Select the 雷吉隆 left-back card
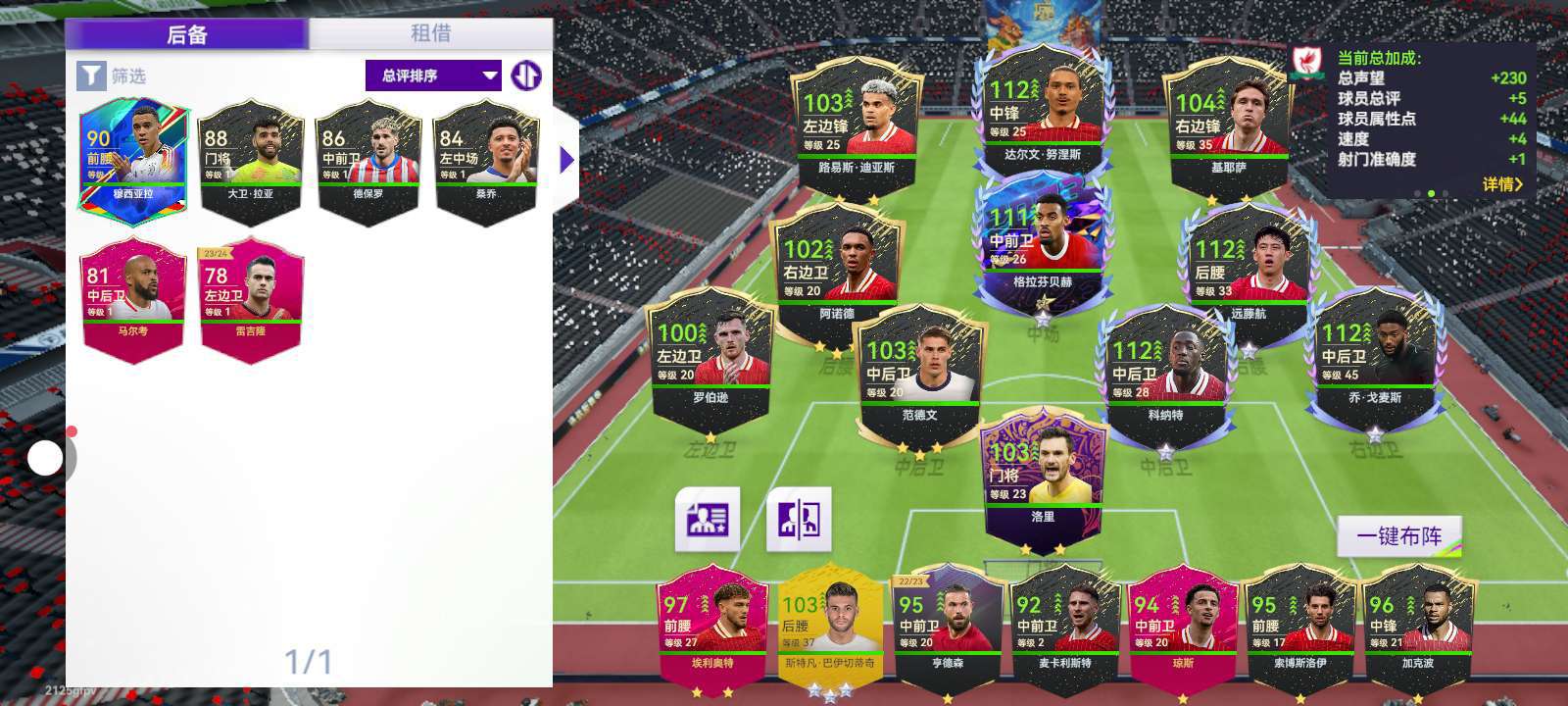 (251, 296)
